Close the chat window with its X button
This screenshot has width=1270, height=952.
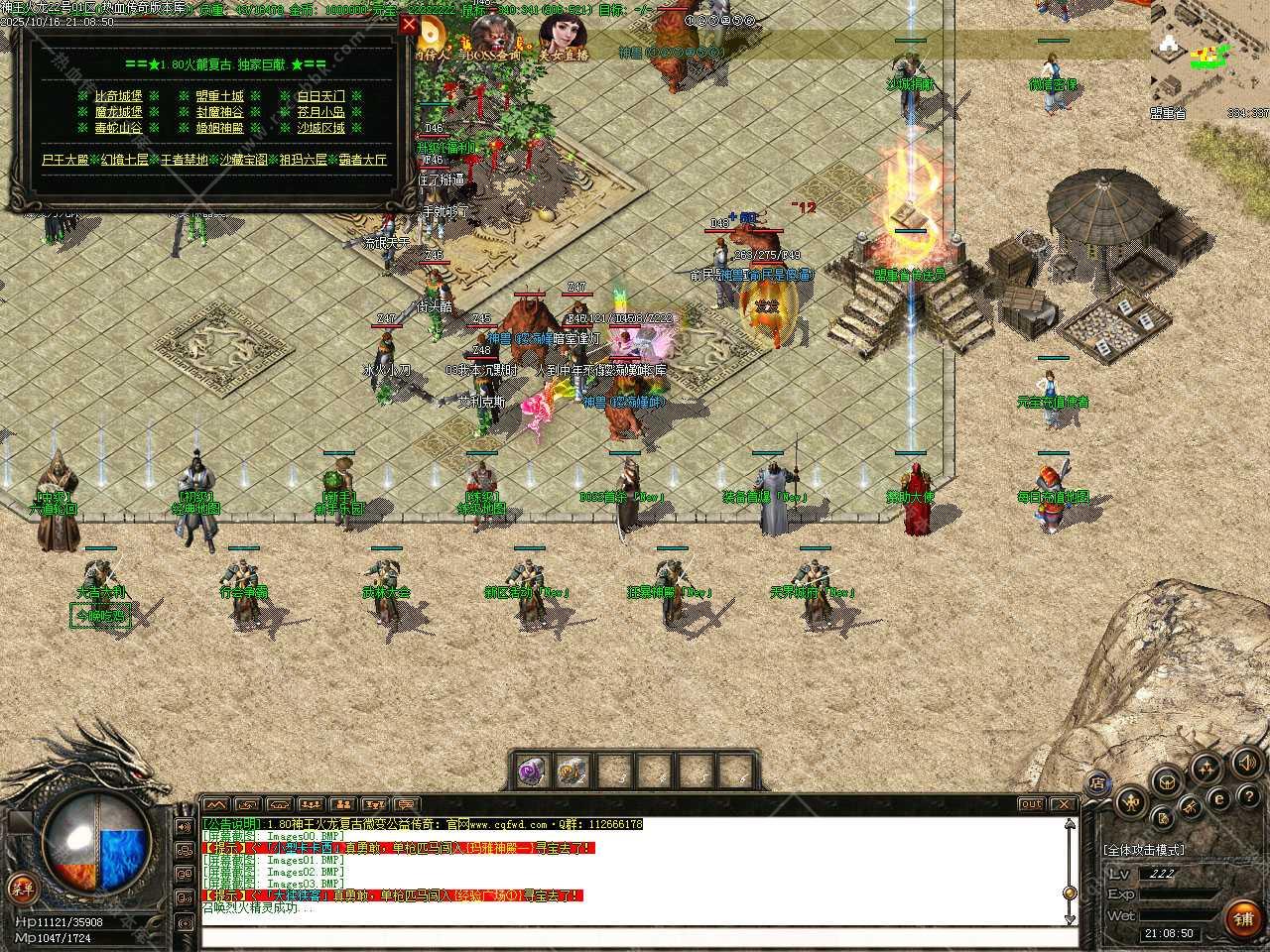pyautogui.click(x=1063, y=804)
